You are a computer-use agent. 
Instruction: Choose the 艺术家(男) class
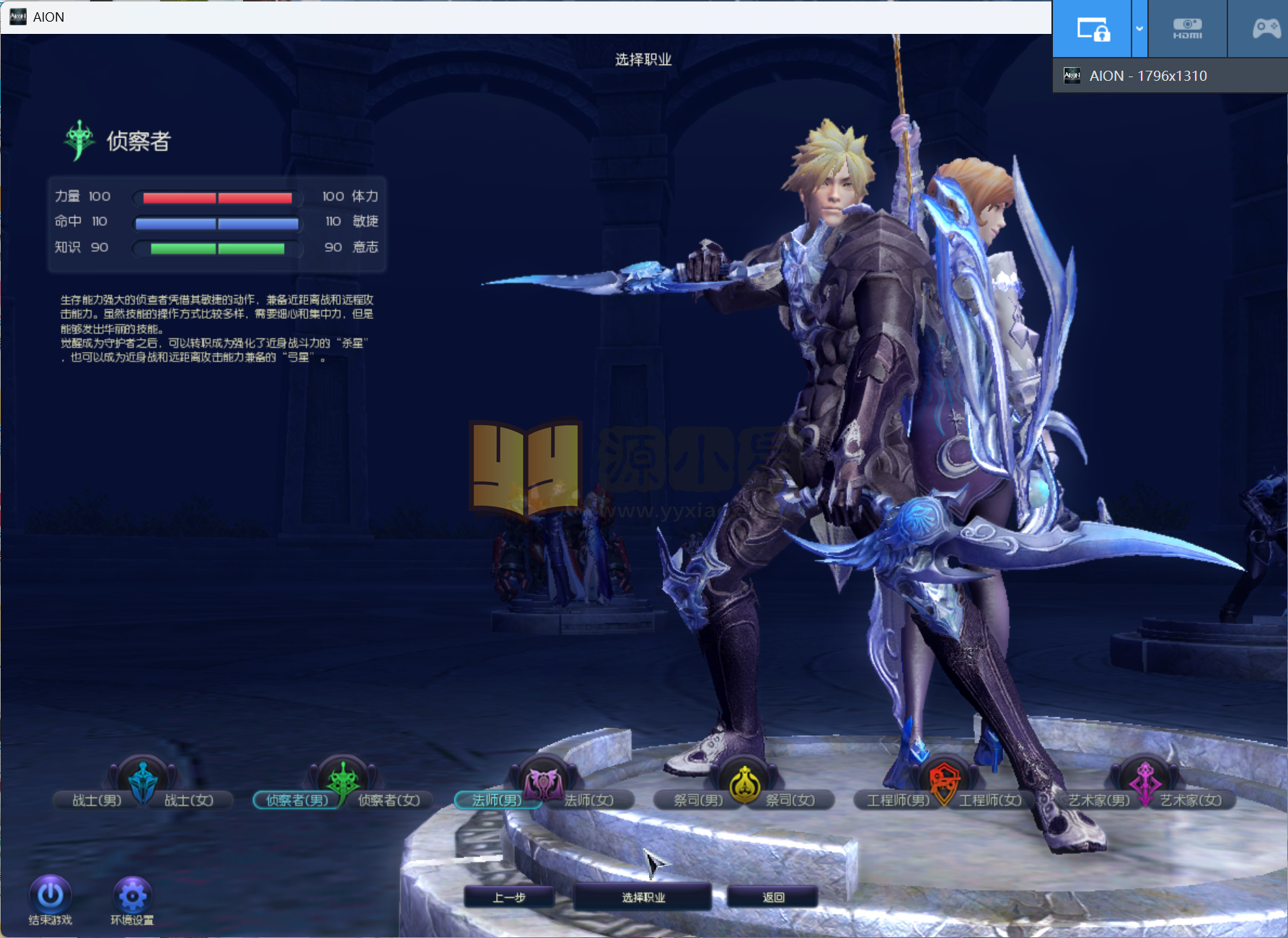(1098, 800)
